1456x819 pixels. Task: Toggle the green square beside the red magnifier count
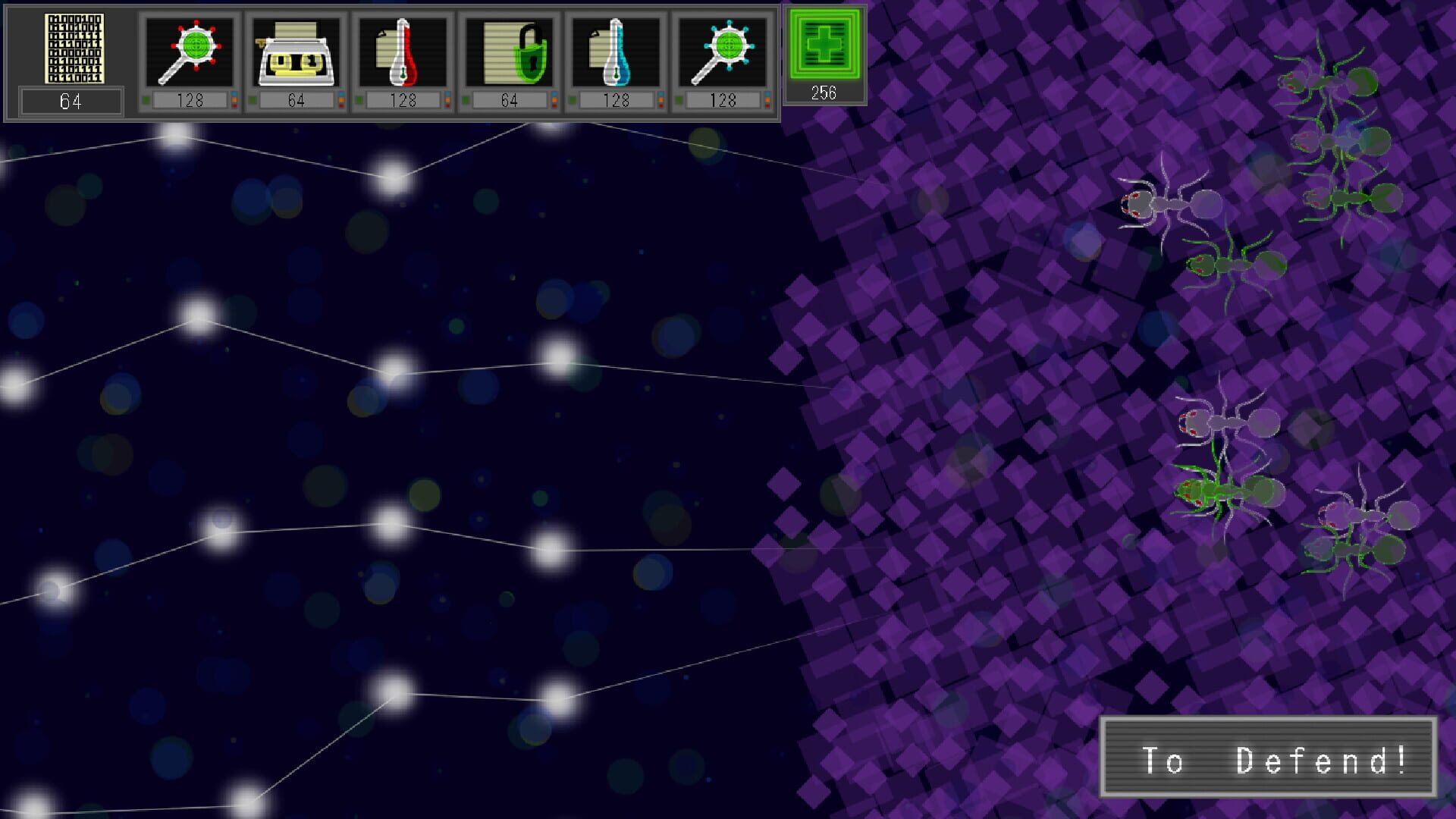click(x=147, y=98)
